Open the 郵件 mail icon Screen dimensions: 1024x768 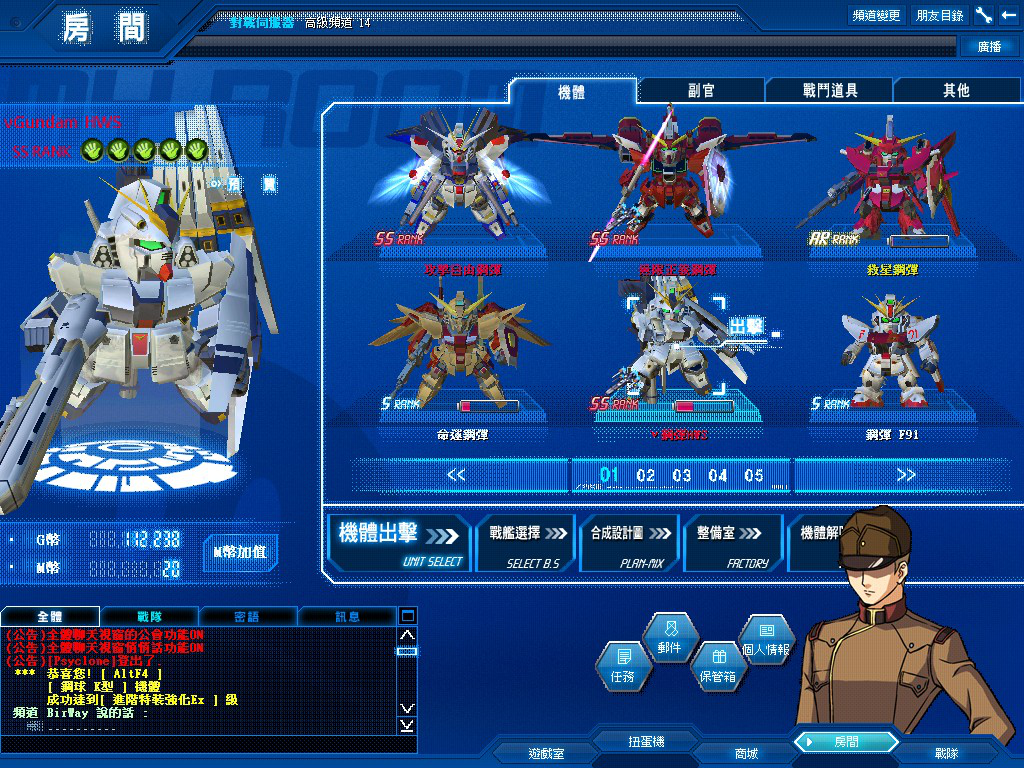[670, 638]
